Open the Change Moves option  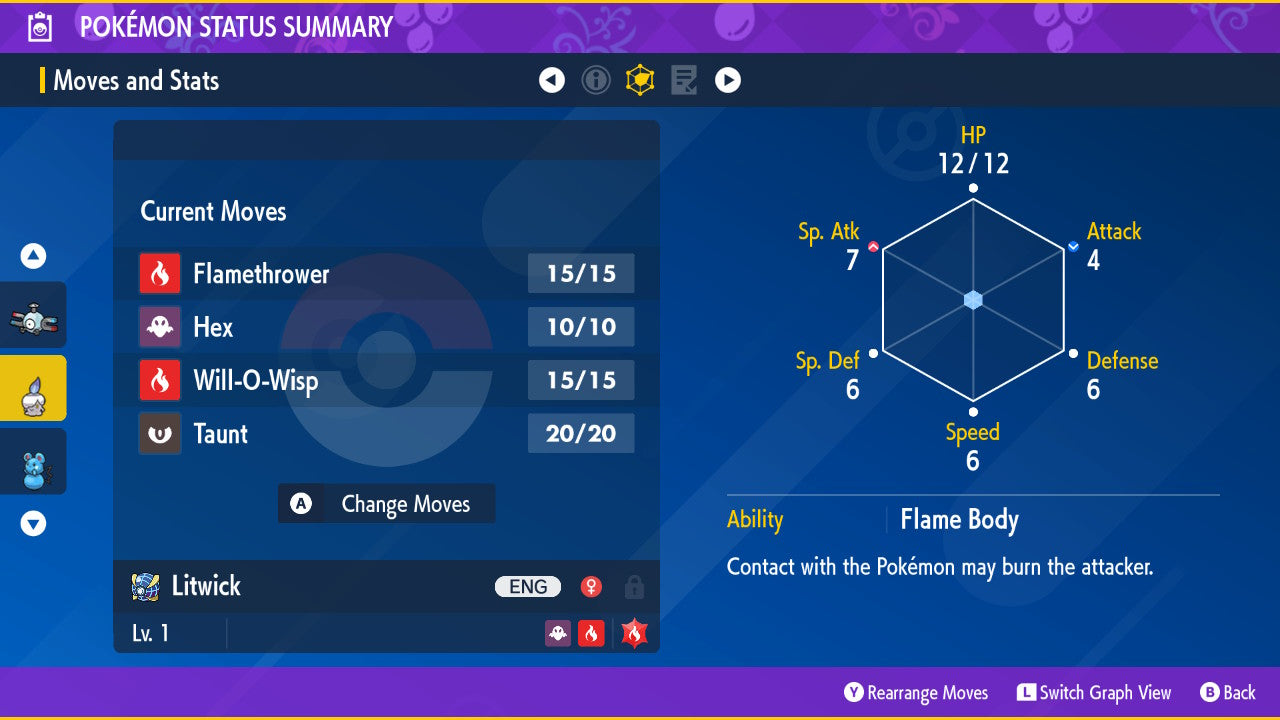click(386, 504)
